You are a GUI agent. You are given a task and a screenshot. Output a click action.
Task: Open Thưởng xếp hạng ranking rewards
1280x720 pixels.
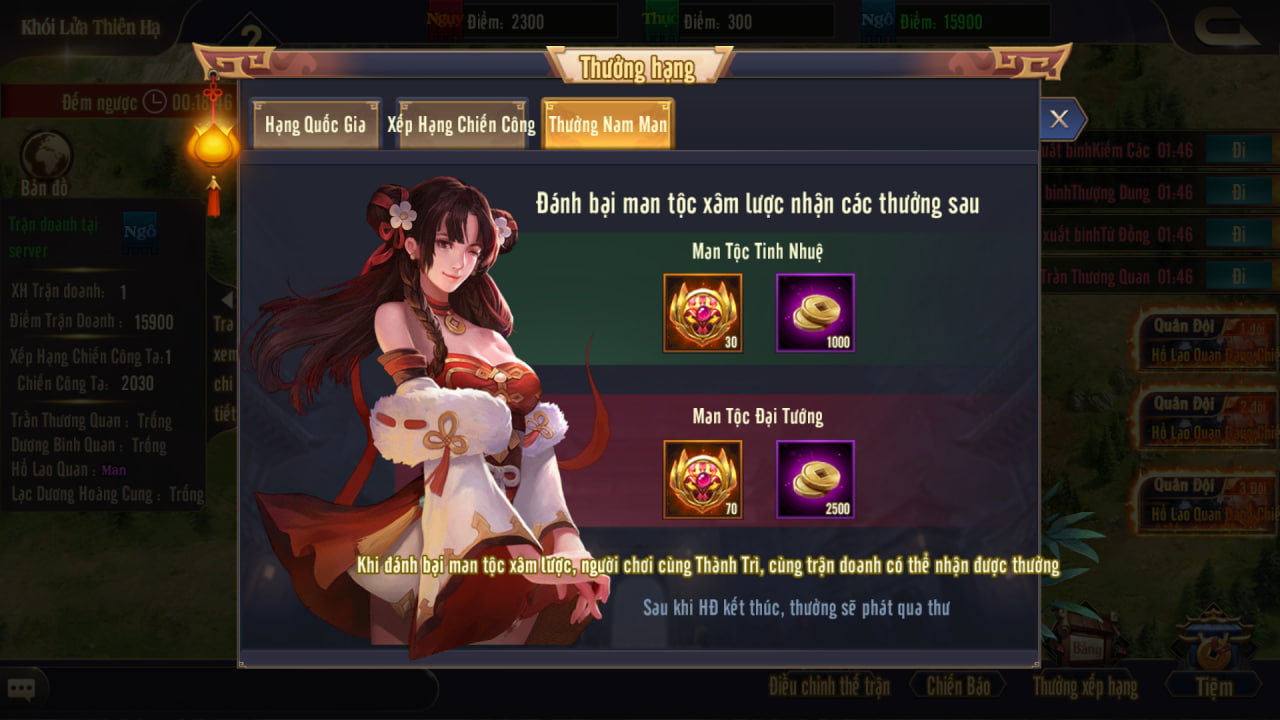1085,686
